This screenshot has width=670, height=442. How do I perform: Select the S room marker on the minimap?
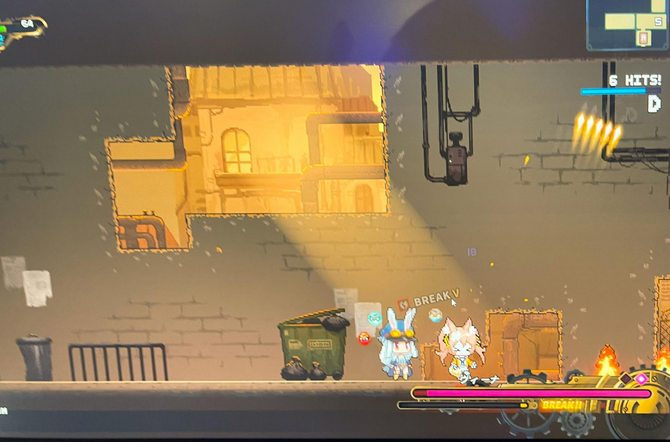click(x=658, y=21)
